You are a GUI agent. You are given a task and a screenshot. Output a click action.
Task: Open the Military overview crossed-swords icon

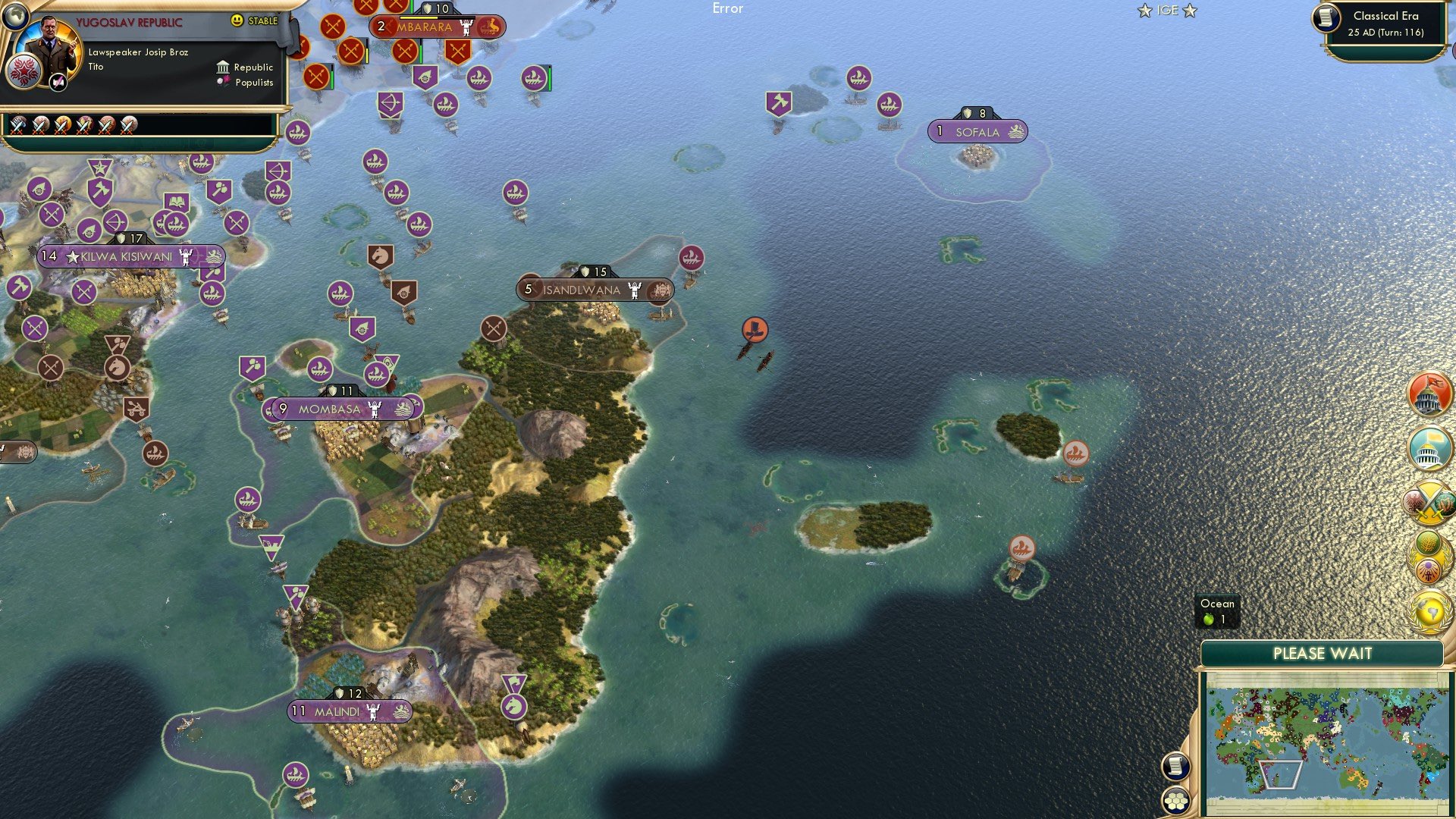[x=1429, y=500]
